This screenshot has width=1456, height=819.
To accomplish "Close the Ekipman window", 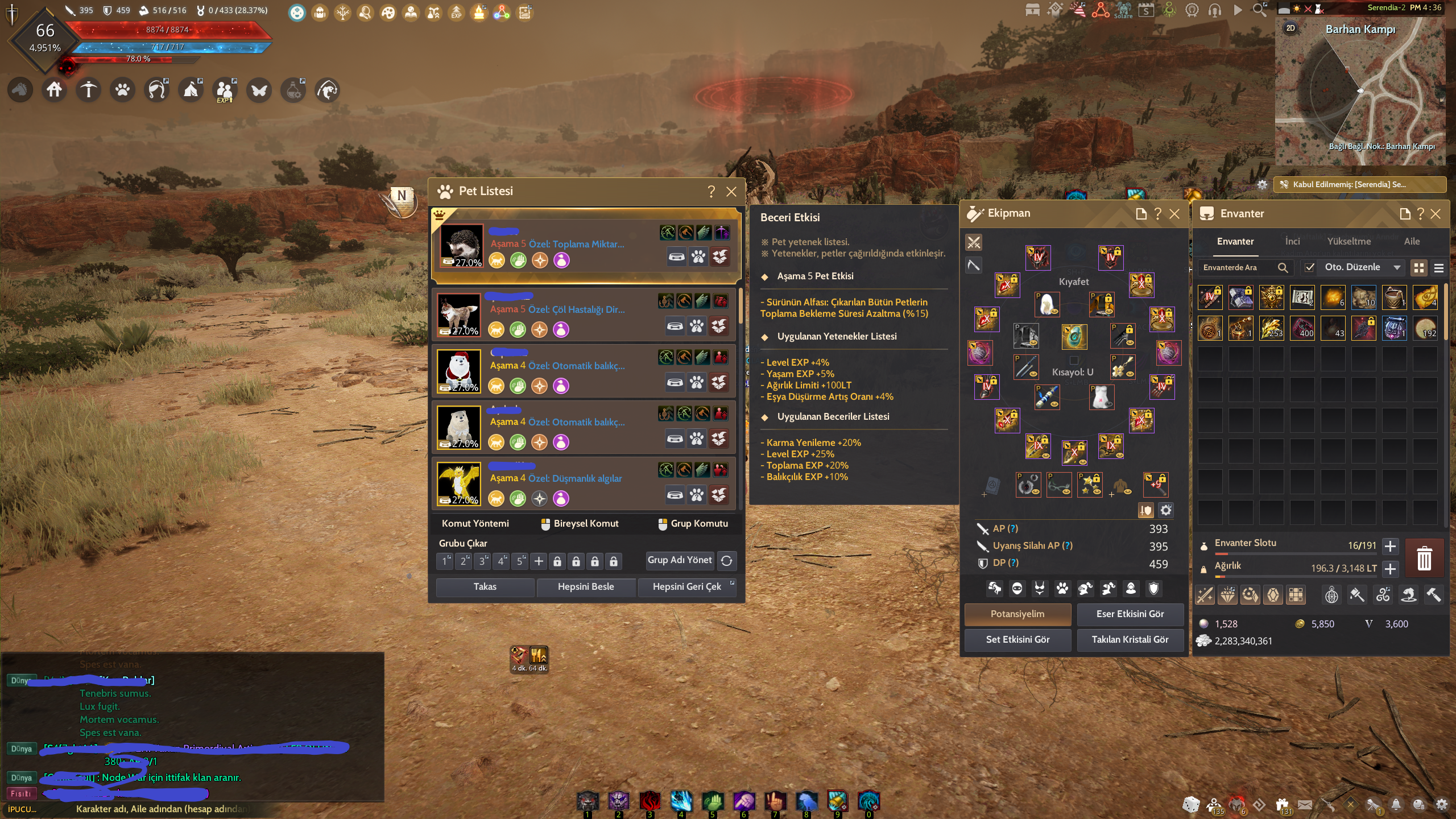I will pyautogui.click(x=1174, y=214).
